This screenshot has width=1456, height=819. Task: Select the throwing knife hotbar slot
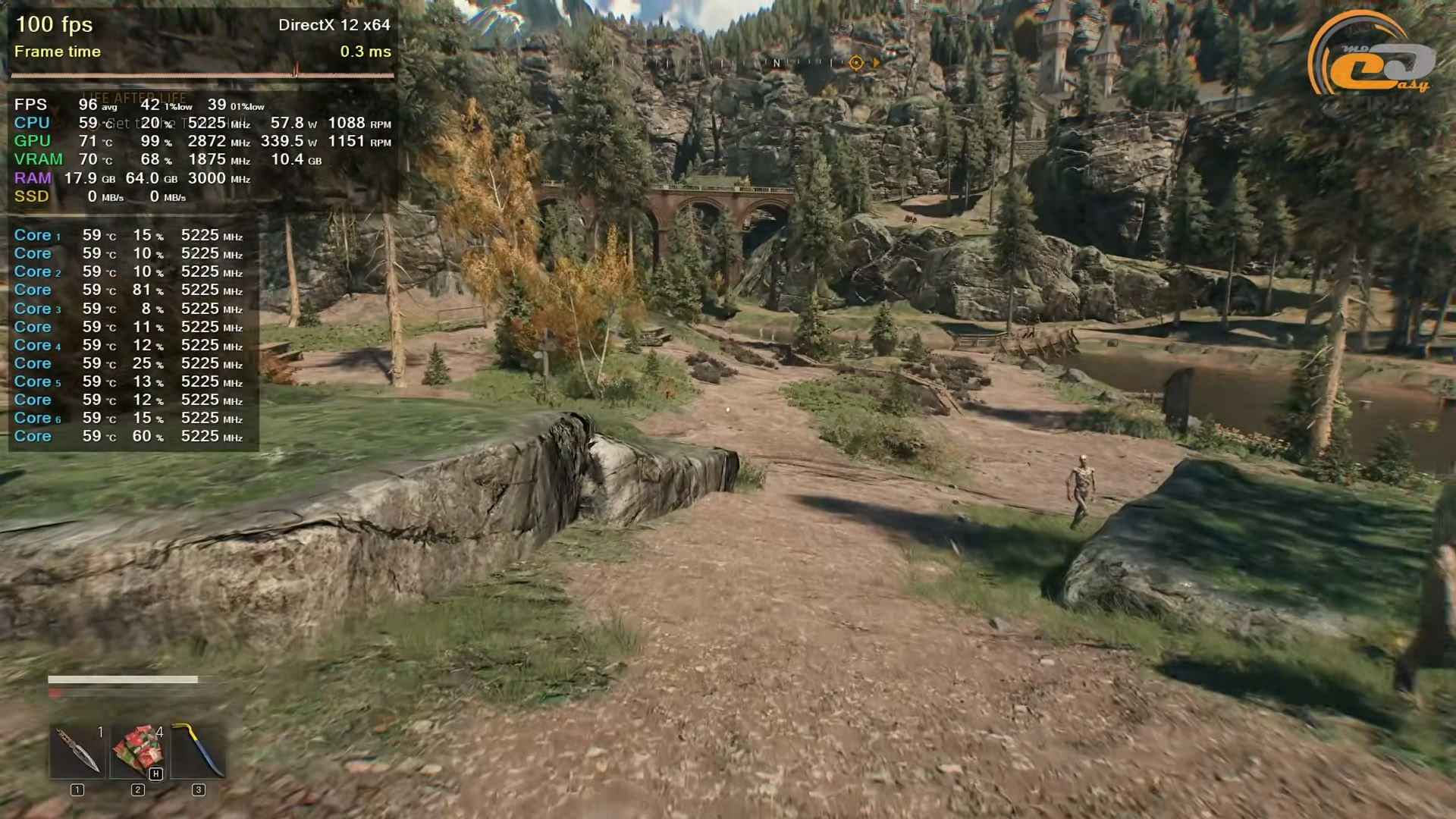tap(77, 751)
